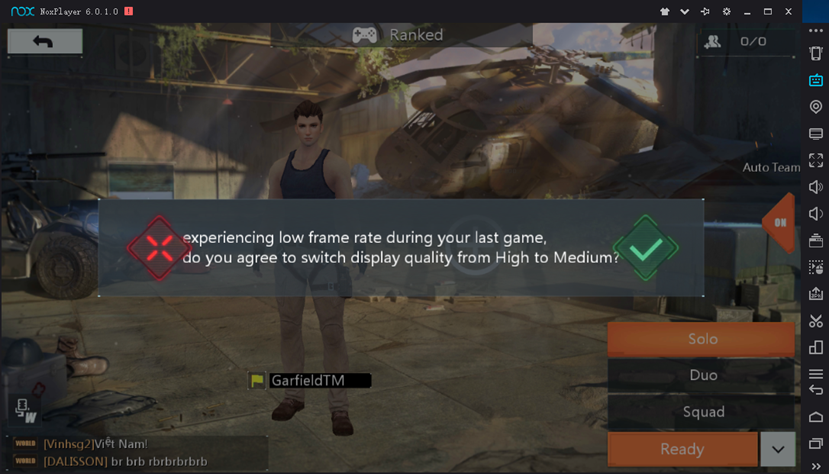This screenshot has width=829, height=474.
Task: Toggle the microphone icon
Action: coord(25,409)
